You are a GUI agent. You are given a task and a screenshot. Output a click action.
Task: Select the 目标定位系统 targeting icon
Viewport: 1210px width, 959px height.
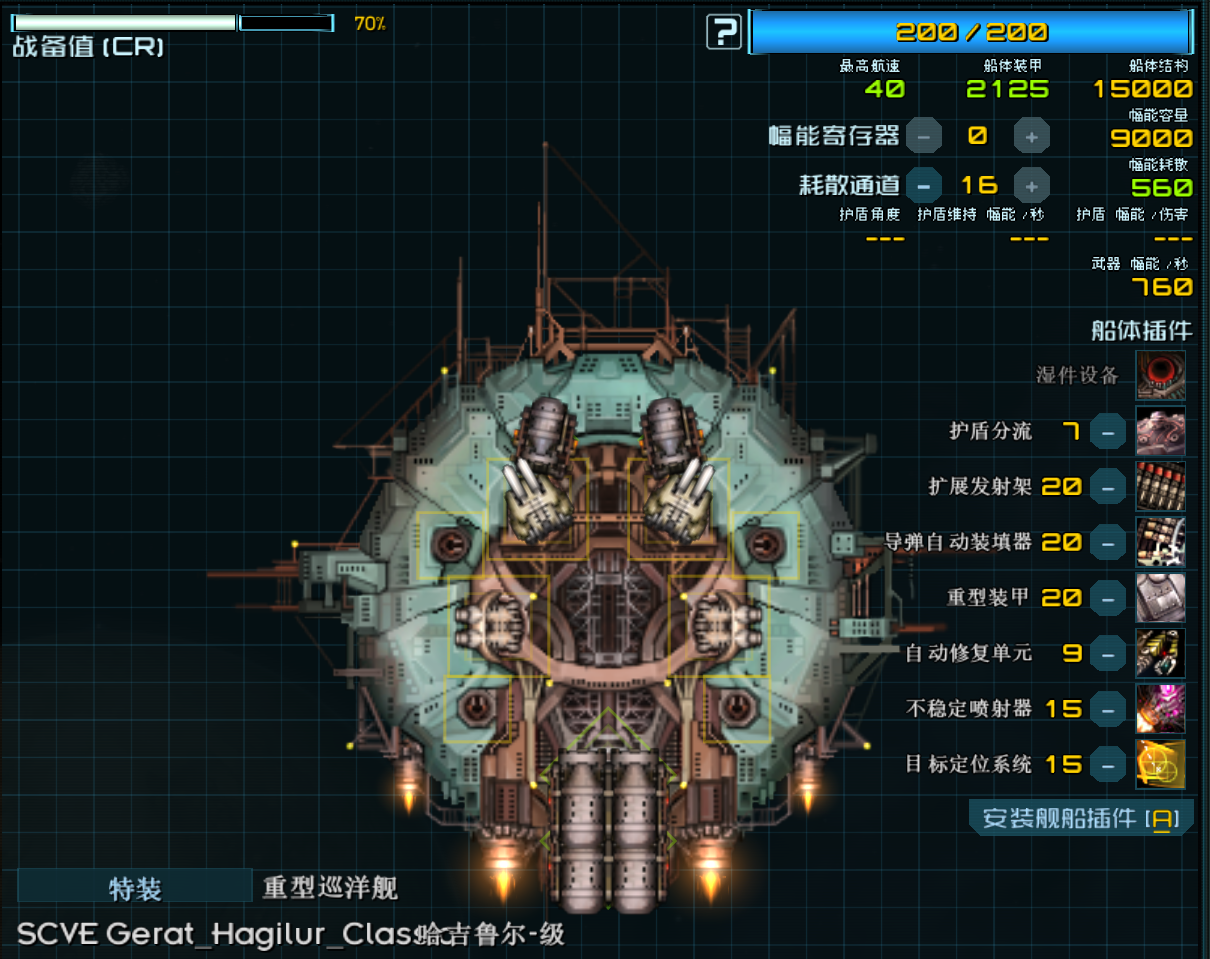(x=1161, y=765)
